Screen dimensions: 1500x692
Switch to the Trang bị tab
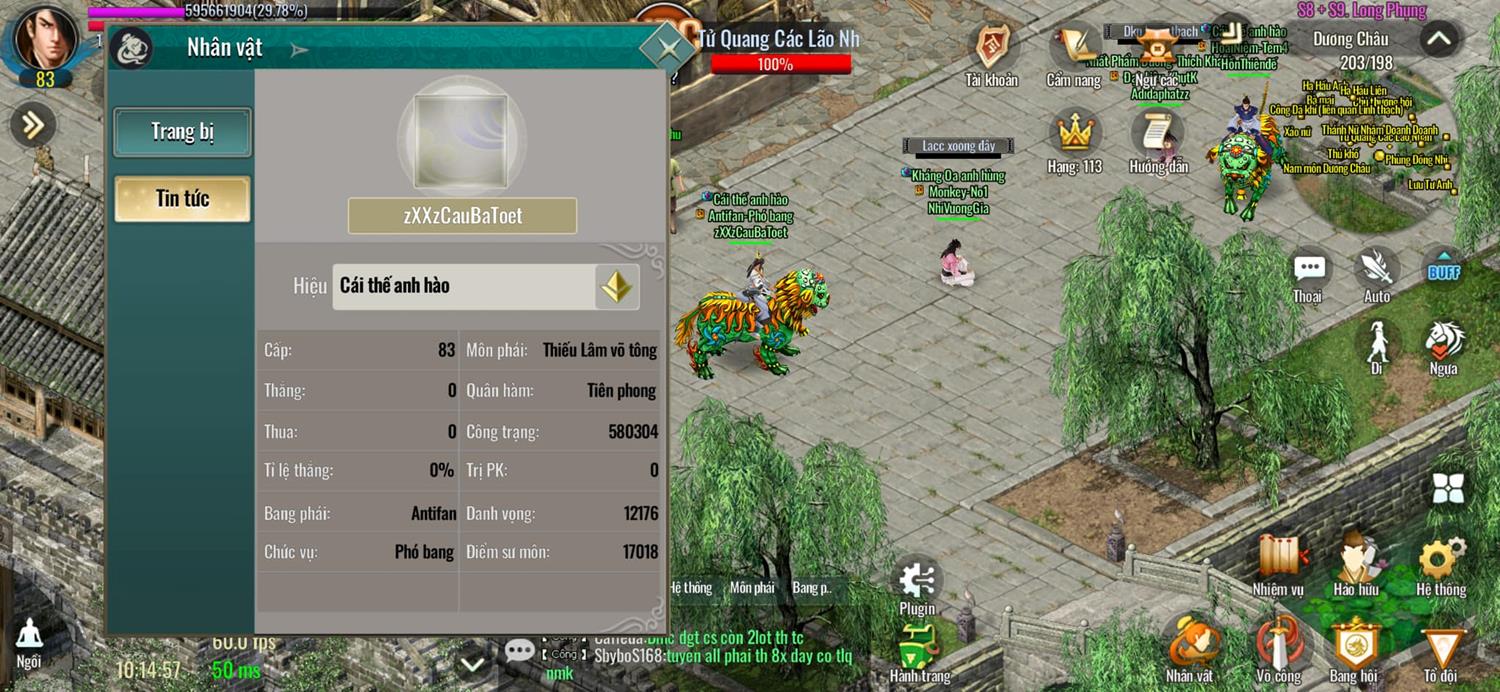pyautogui.click(x=182, y=132)
